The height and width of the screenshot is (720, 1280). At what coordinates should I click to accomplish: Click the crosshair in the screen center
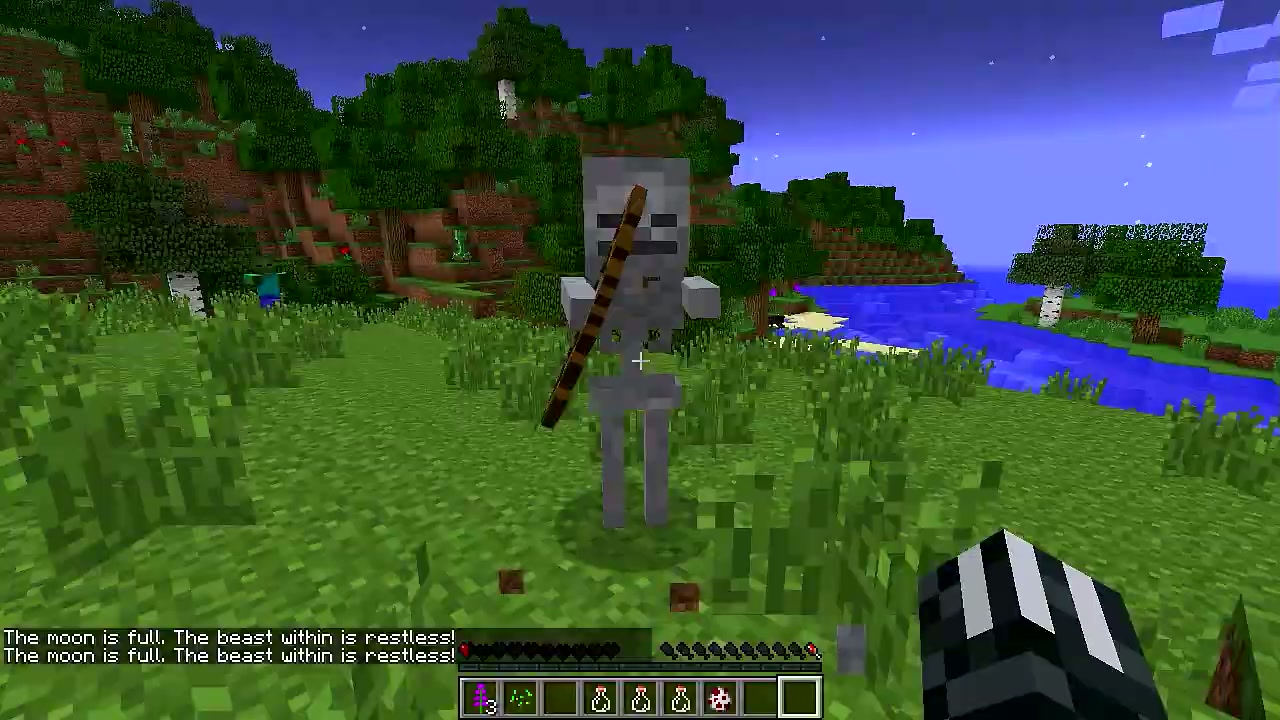[x=640, y=360]
